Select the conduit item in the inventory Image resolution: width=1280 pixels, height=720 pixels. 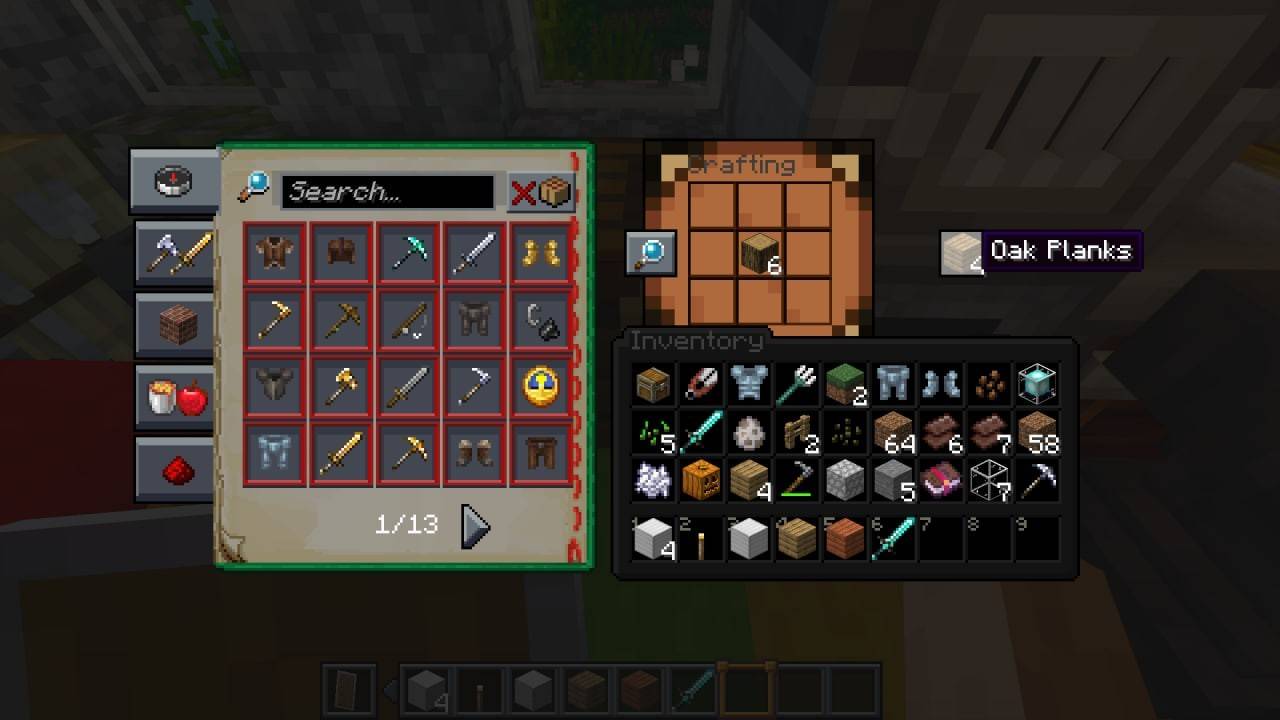[x=1037, y=384]
